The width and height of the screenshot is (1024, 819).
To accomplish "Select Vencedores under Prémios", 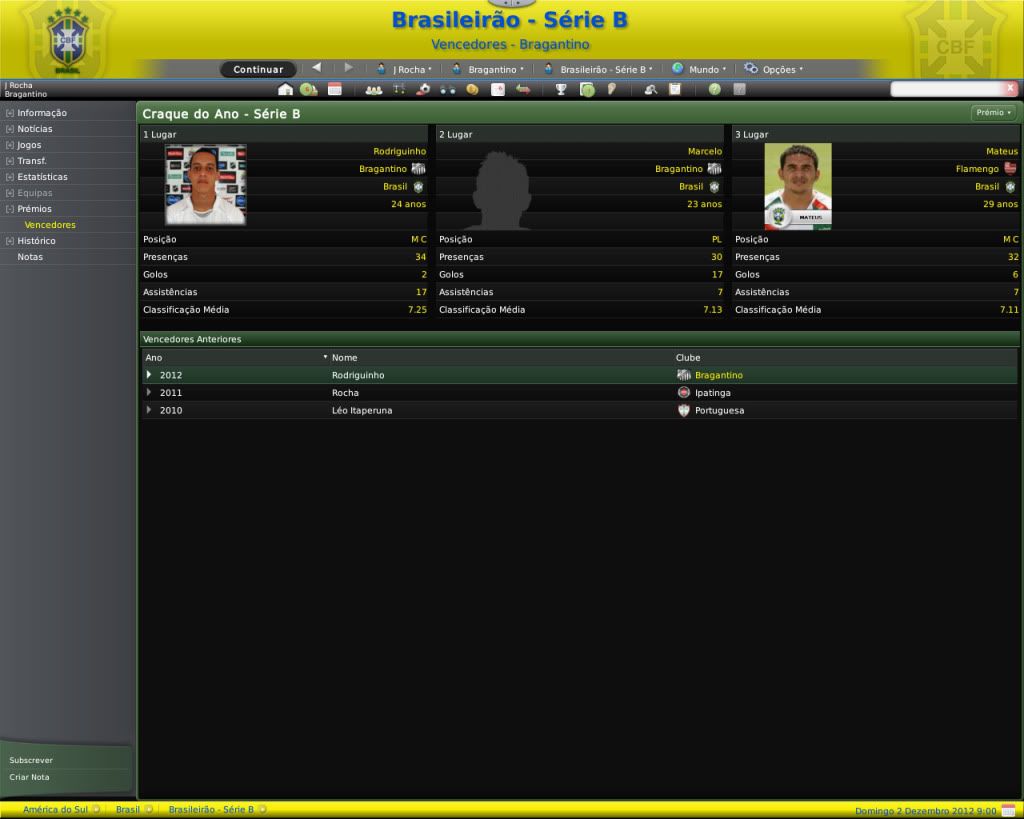I will click(x=50, y=225).
